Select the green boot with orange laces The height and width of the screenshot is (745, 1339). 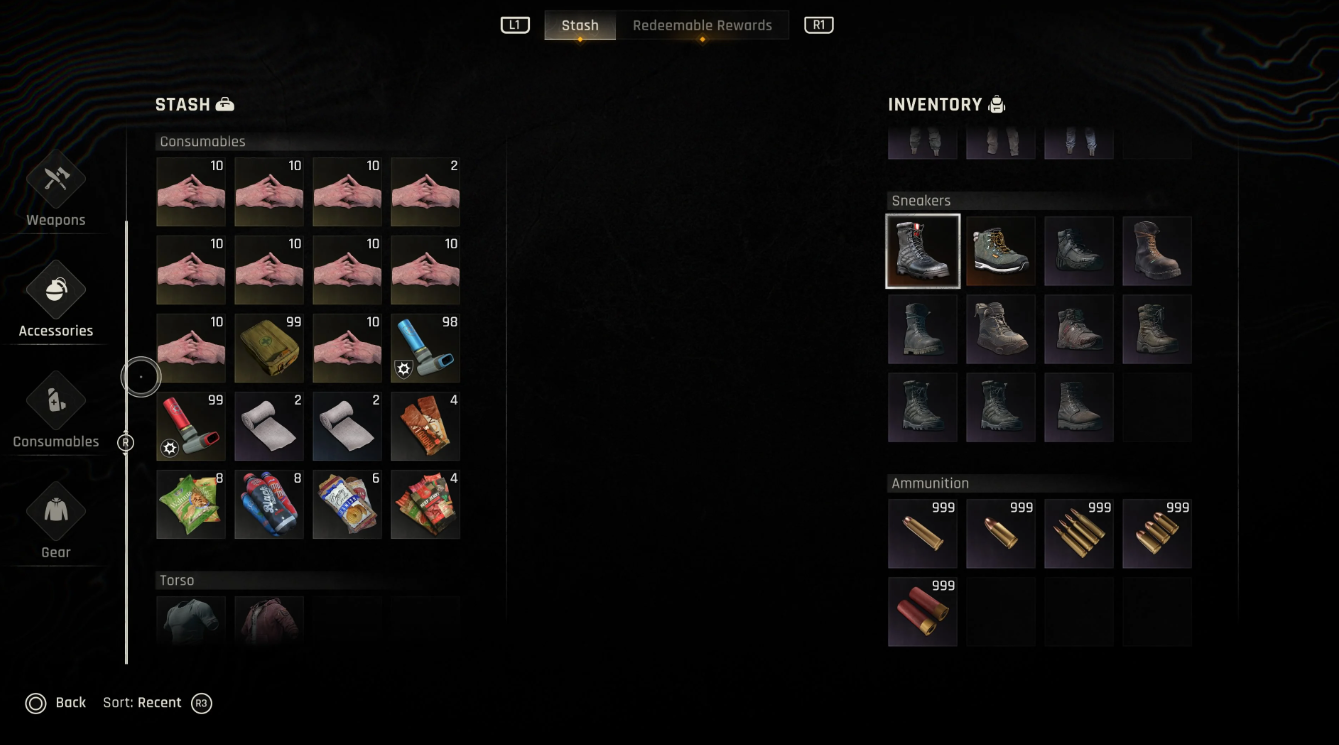pos(1001,251)
